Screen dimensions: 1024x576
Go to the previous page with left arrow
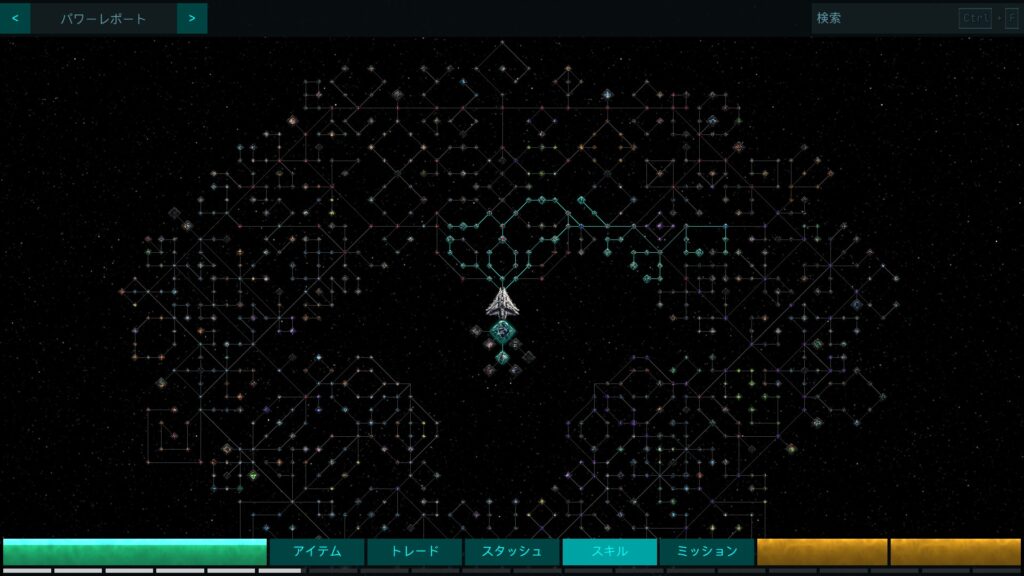pyautogui.click(x=14, y=18)
